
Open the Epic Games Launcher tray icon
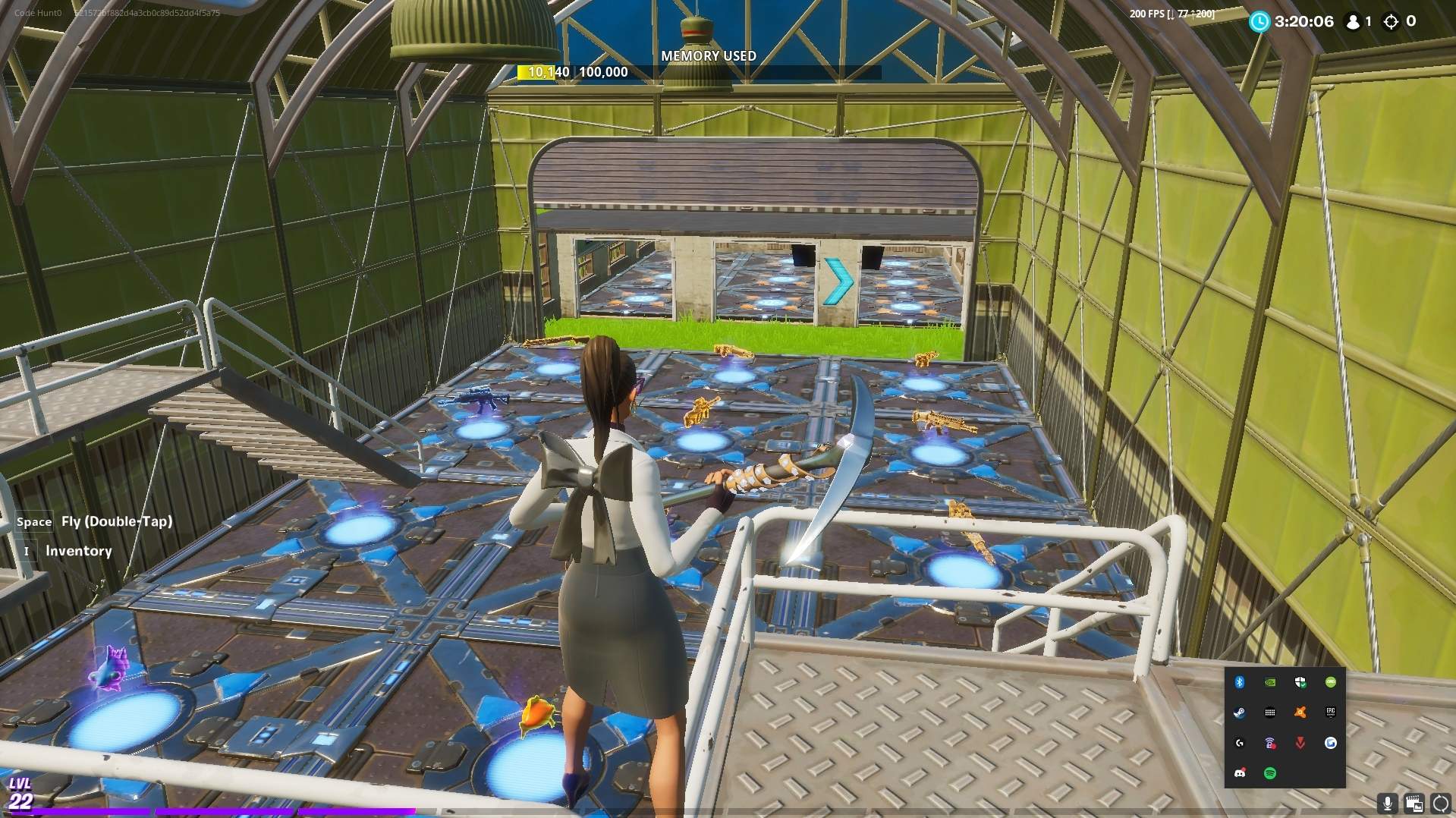[1331, 712]
